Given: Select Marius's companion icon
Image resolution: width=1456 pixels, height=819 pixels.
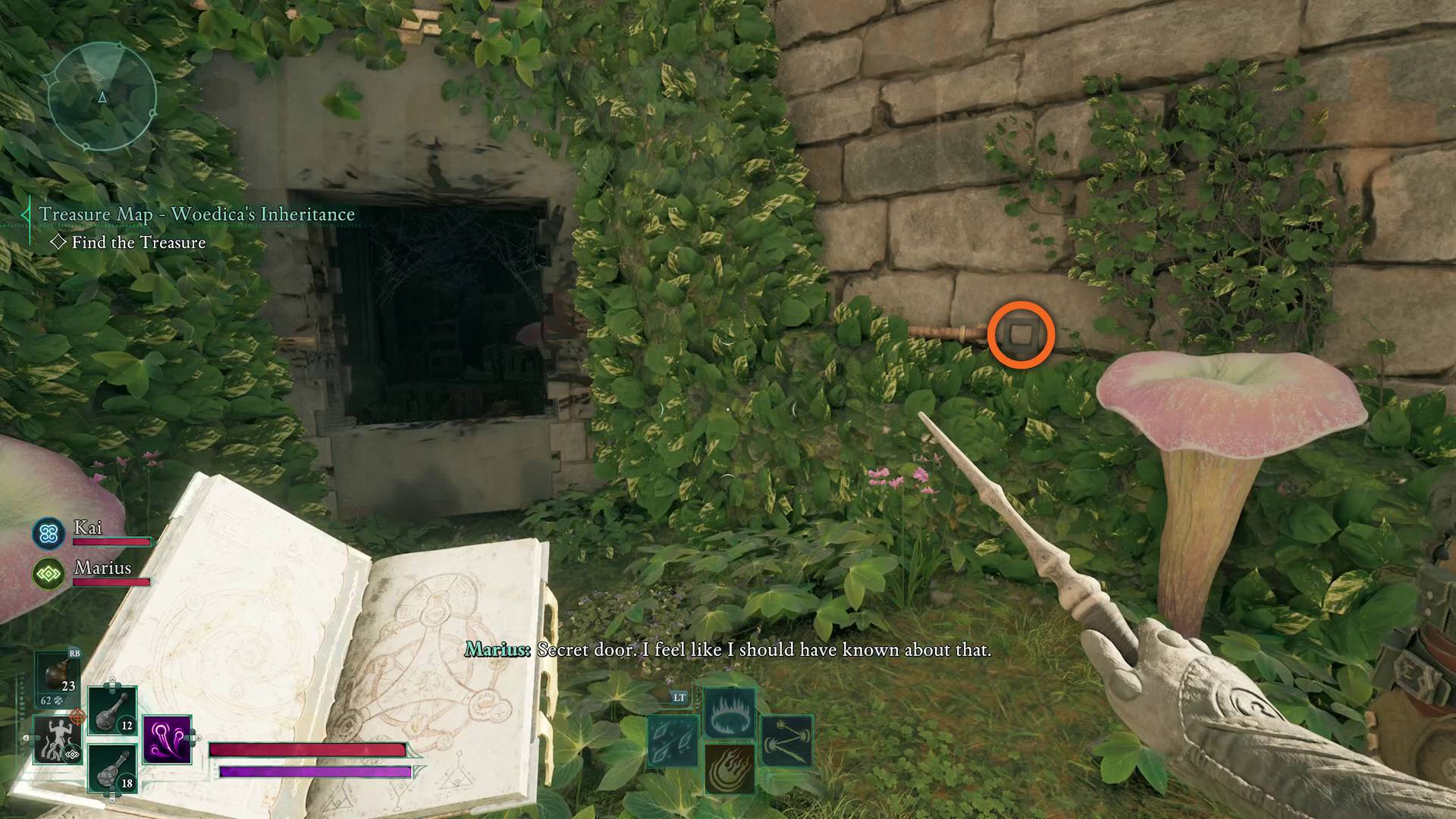Looking at the screenshot, I should [x=49, y=574].
